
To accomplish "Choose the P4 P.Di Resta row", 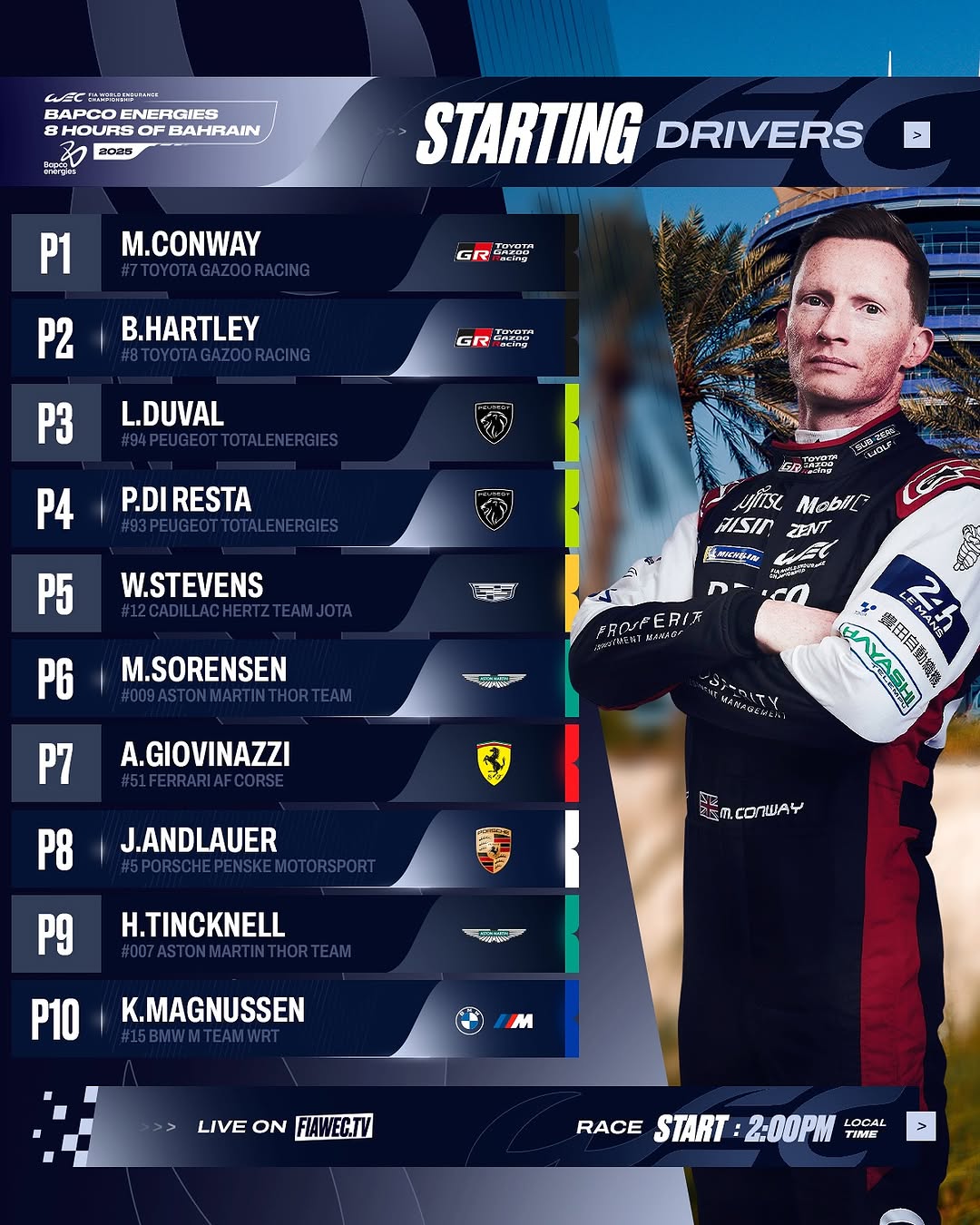I will (294, 509).
